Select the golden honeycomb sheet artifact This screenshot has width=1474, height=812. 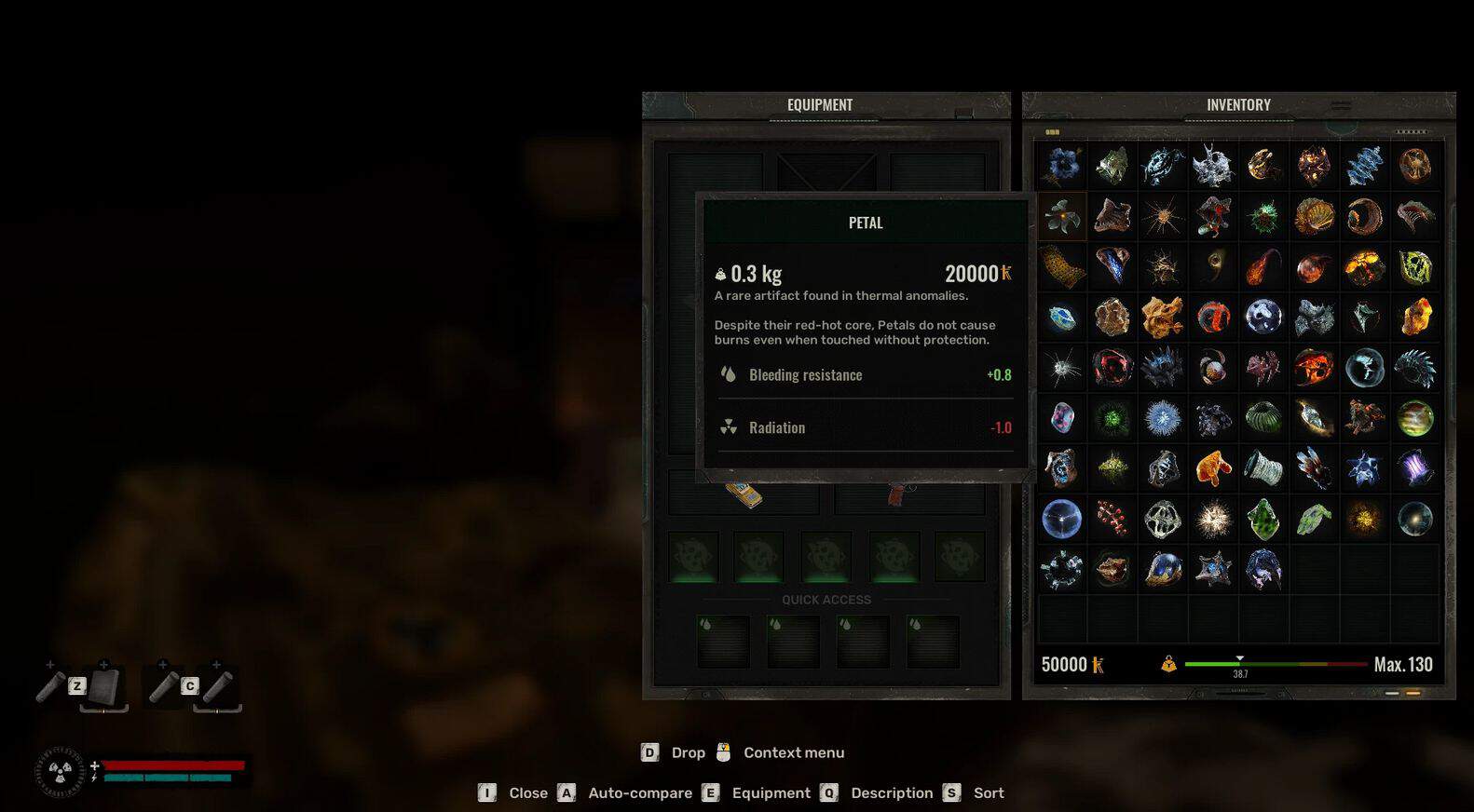click(1062, 267)
